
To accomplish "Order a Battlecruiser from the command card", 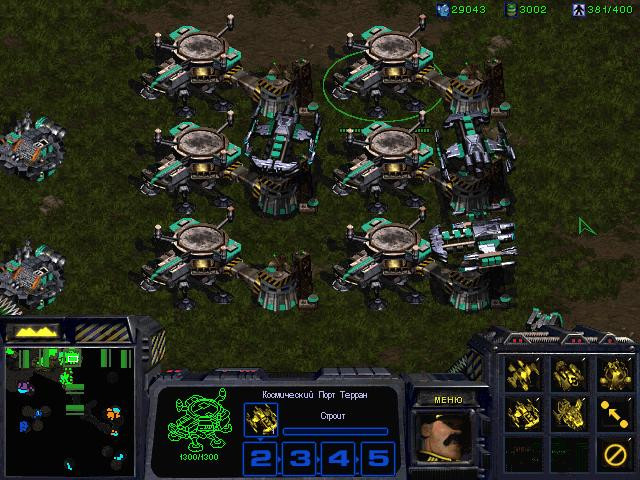I will pos(523,412).
